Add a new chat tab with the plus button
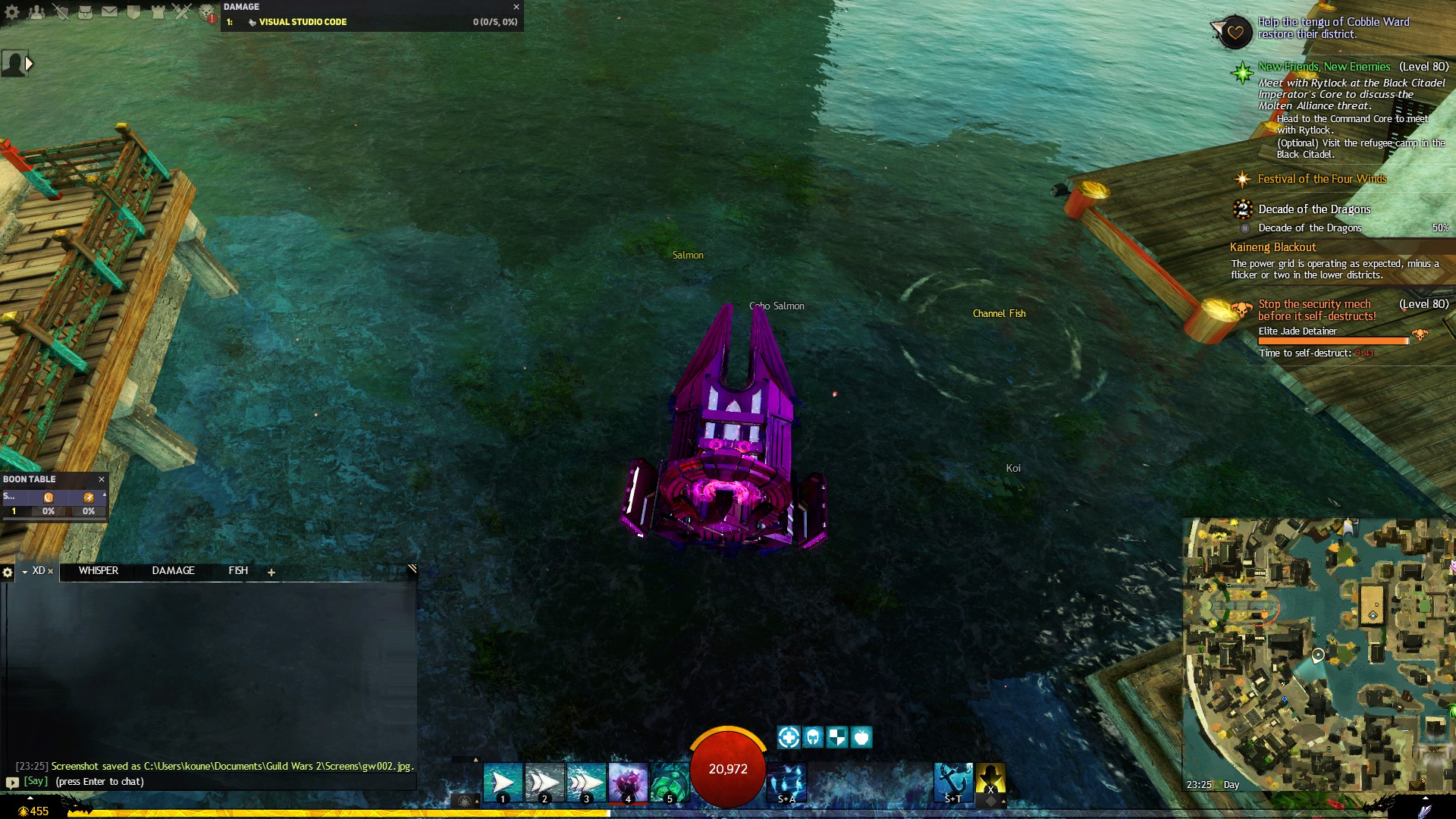1456x819 pixels. [x=271, y=573]
